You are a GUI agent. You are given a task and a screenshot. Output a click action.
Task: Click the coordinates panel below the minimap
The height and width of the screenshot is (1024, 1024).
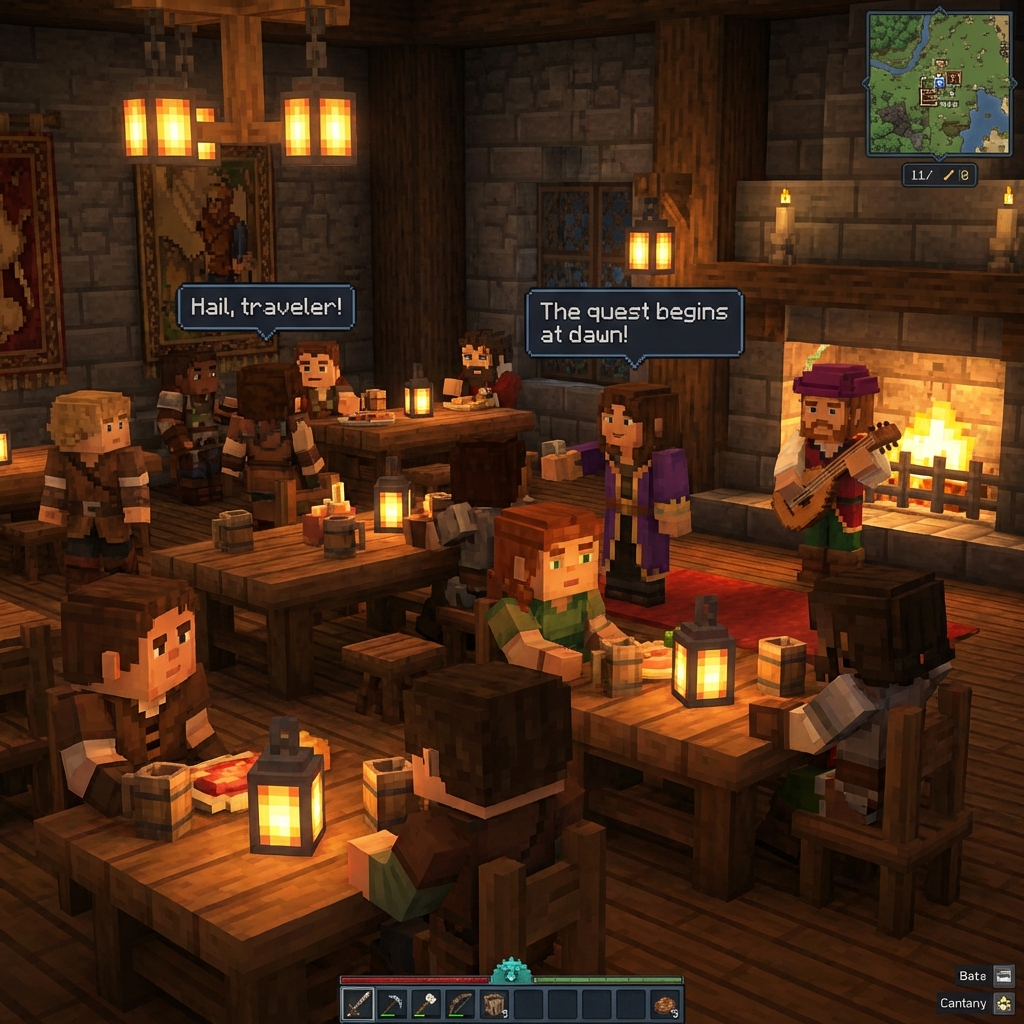[x=939, y=175]
